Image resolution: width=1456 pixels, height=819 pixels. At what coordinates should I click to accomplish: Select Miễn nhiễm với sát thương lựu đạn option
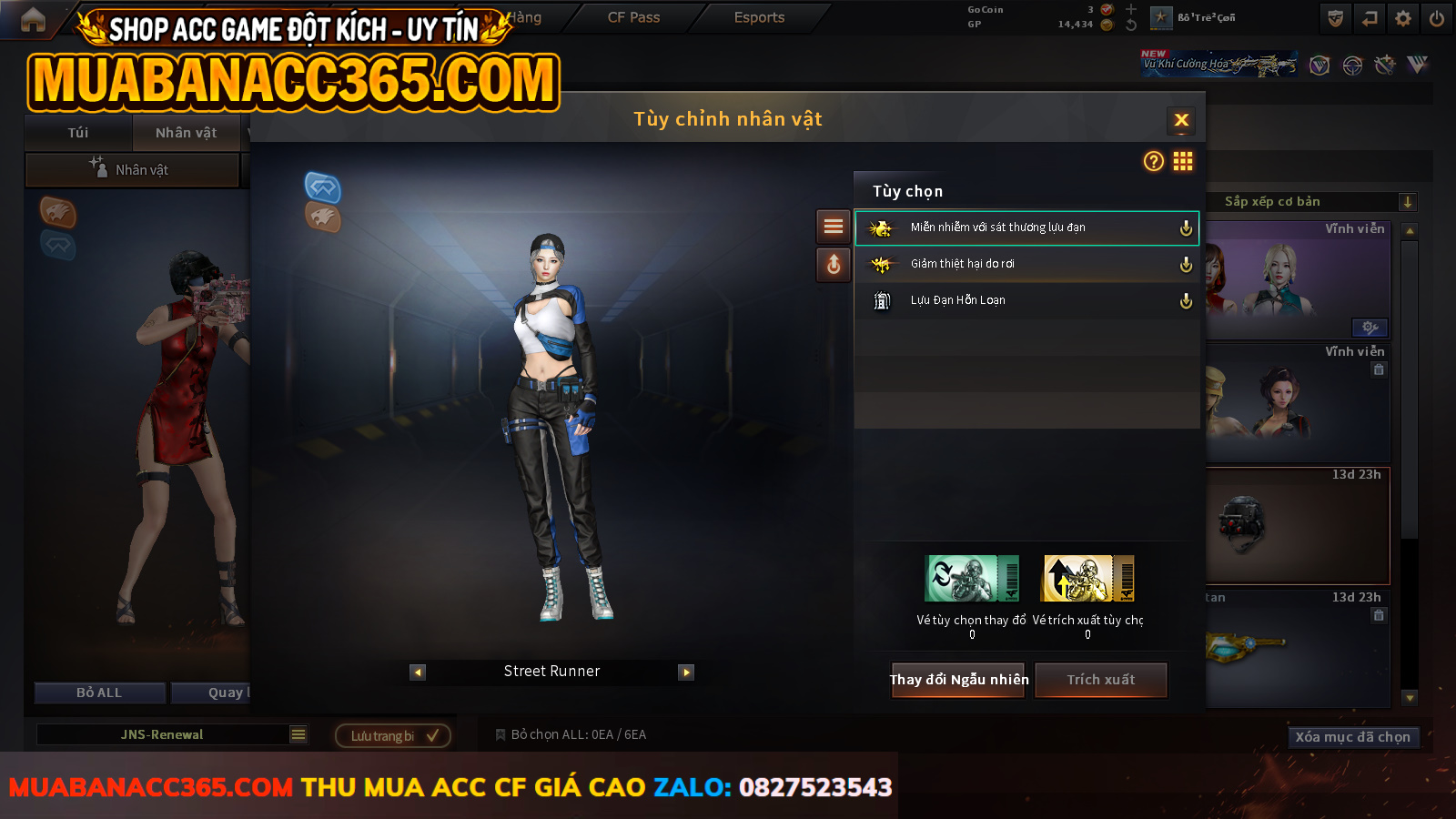point(1026,227)
